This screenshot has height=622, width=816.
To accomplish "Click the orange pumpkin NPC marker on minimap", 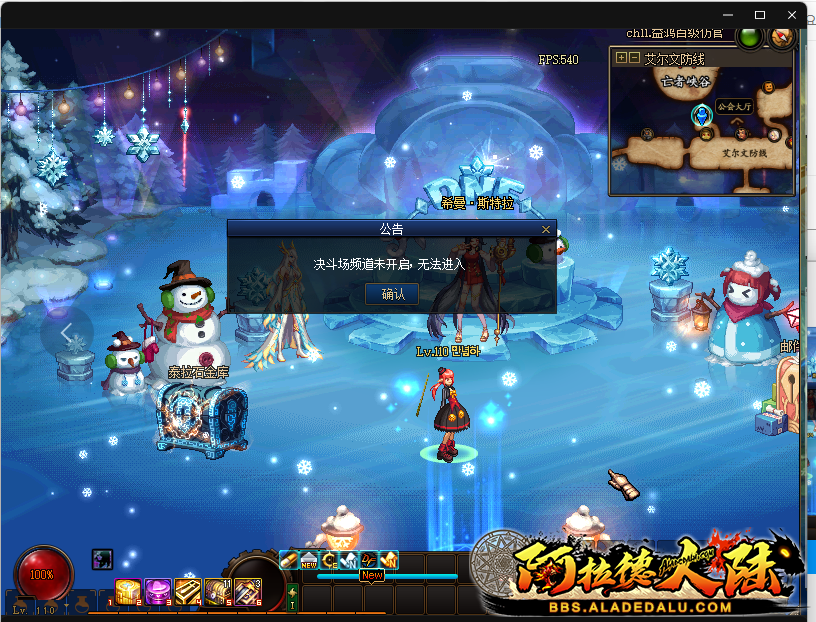I will coord(768,88).
